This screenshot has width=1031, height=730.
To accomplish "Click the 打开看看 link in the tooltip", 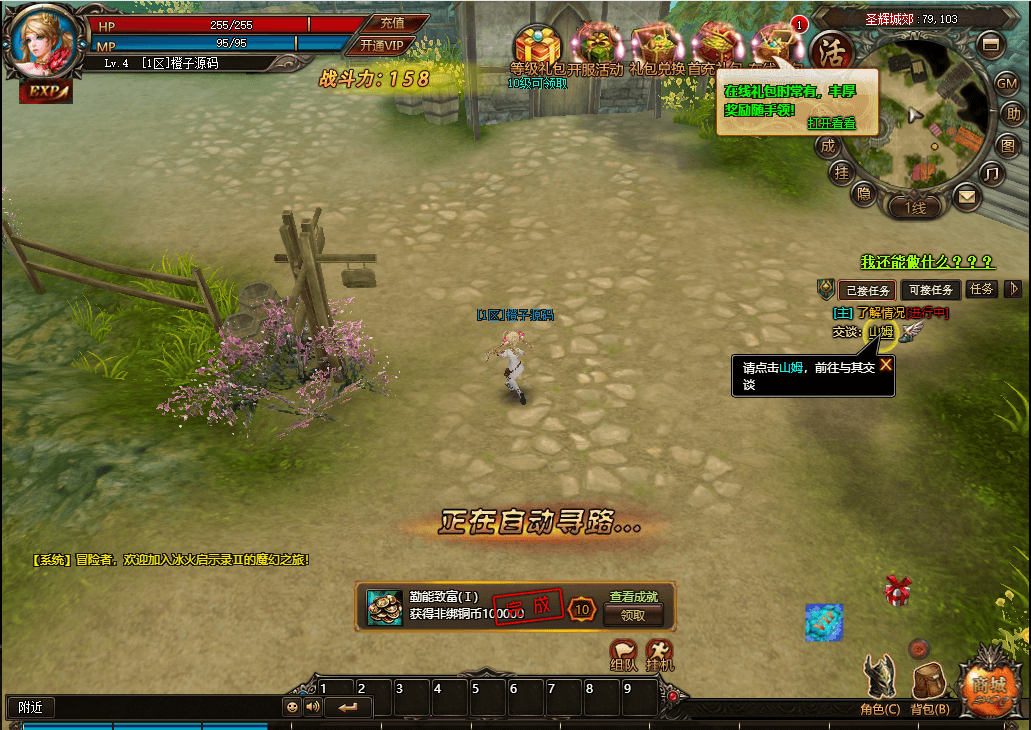I will coord(831,123).
